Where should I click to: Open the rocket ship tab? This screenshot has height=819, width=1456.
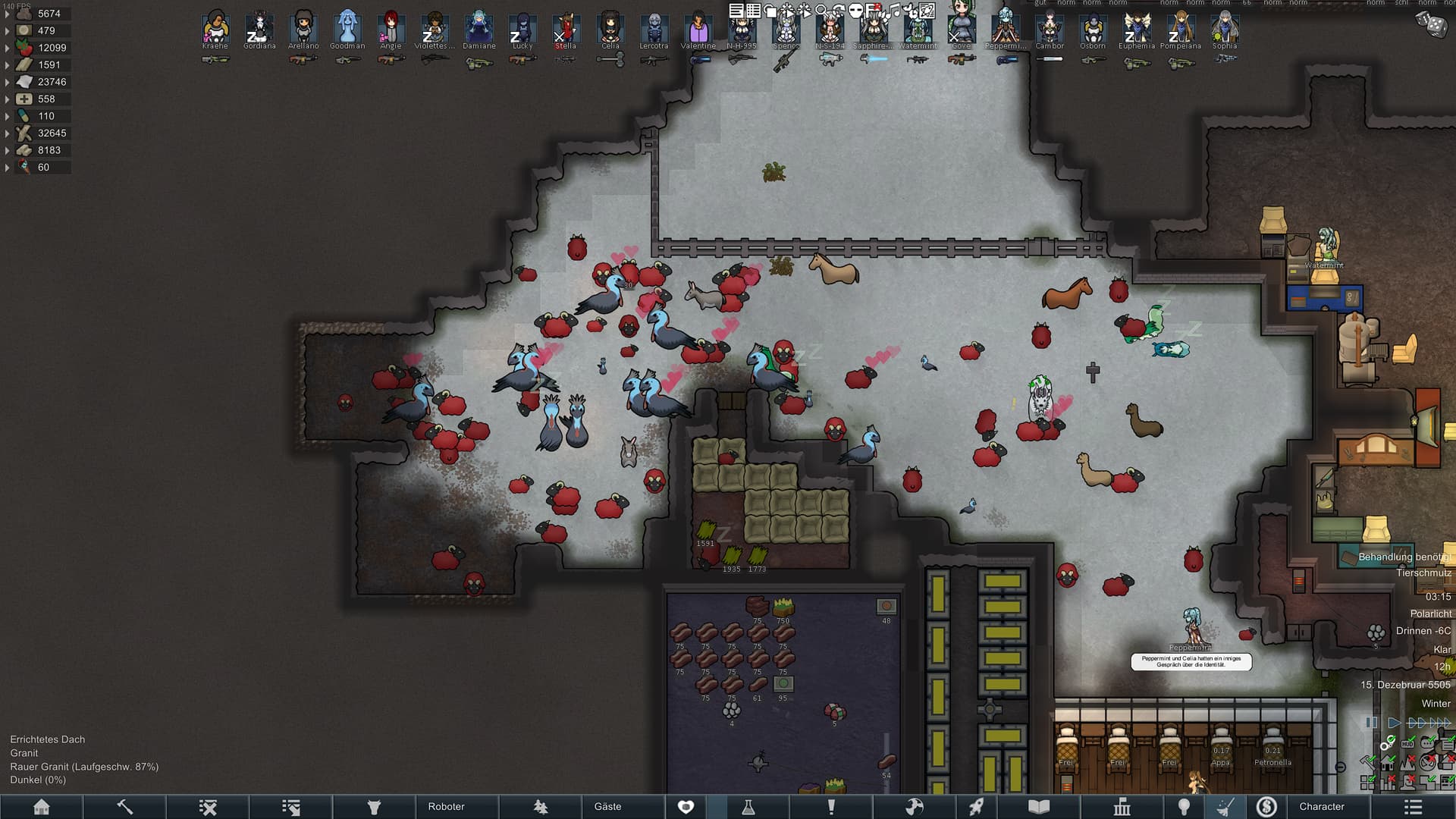click(x=977, y=807)
